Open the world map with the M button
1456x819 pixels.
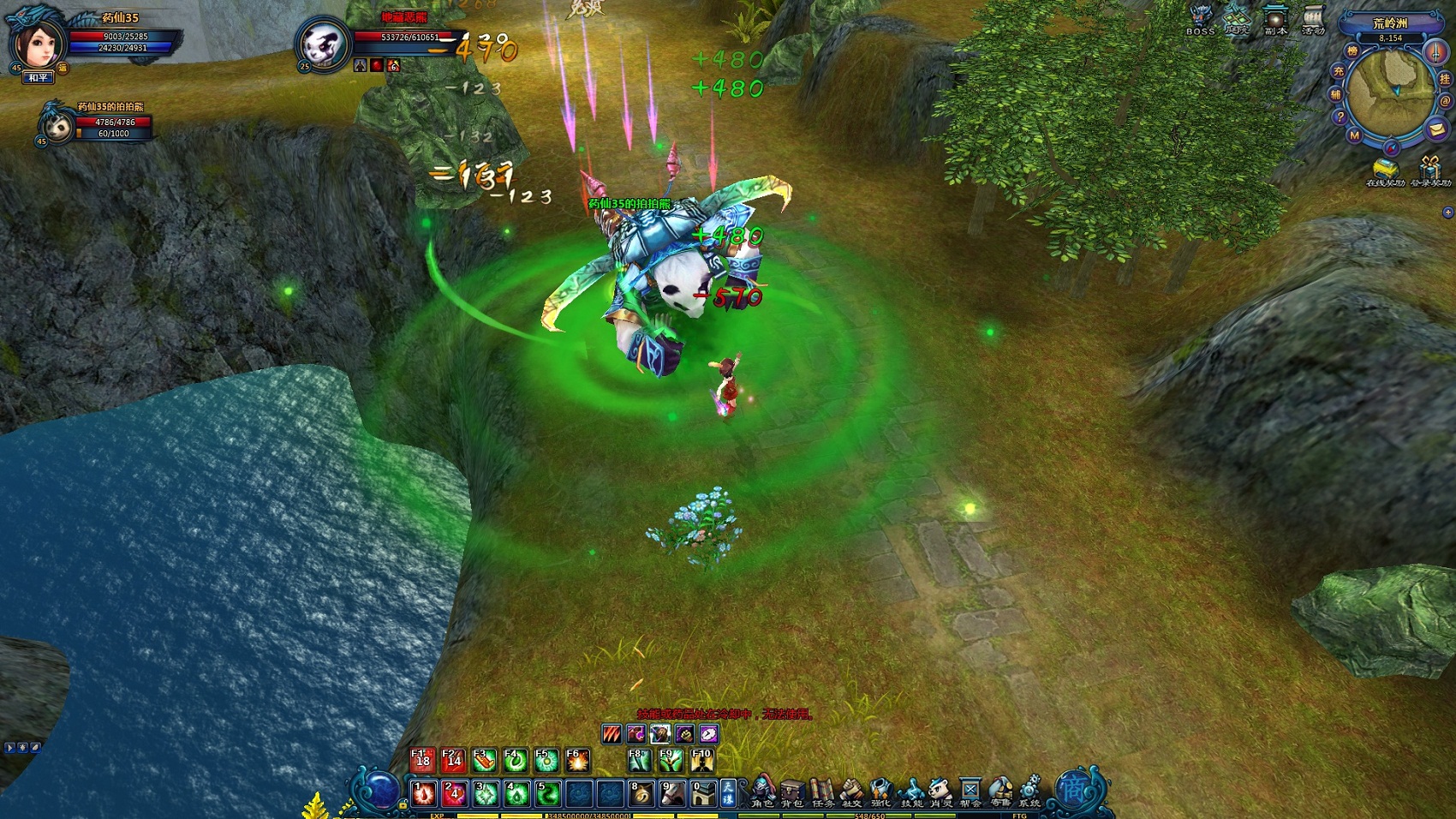coord(1354,135)
